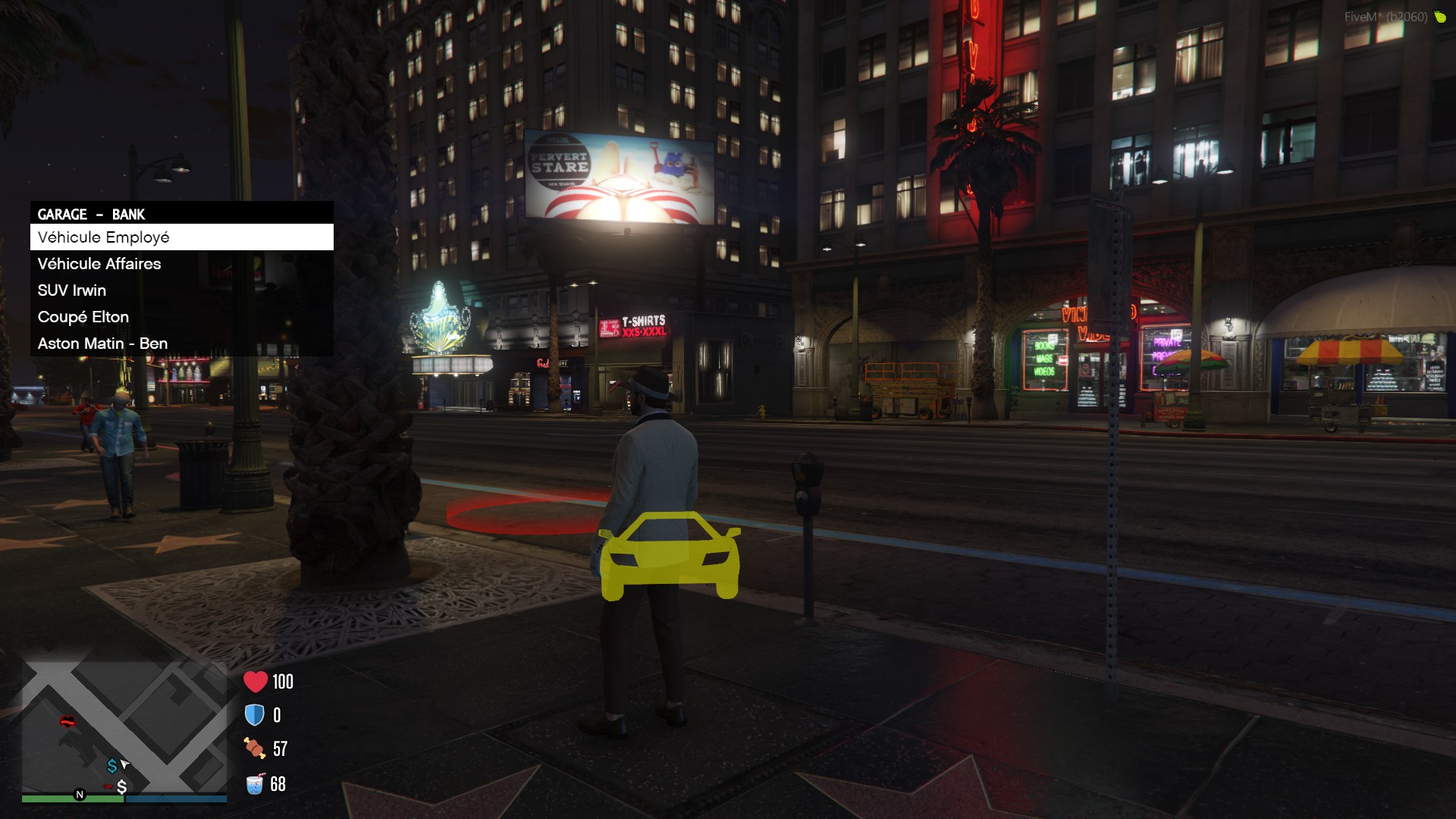Choose Aston Matin - Ben vehicle
1456x819 pixels.
[181, 344]
